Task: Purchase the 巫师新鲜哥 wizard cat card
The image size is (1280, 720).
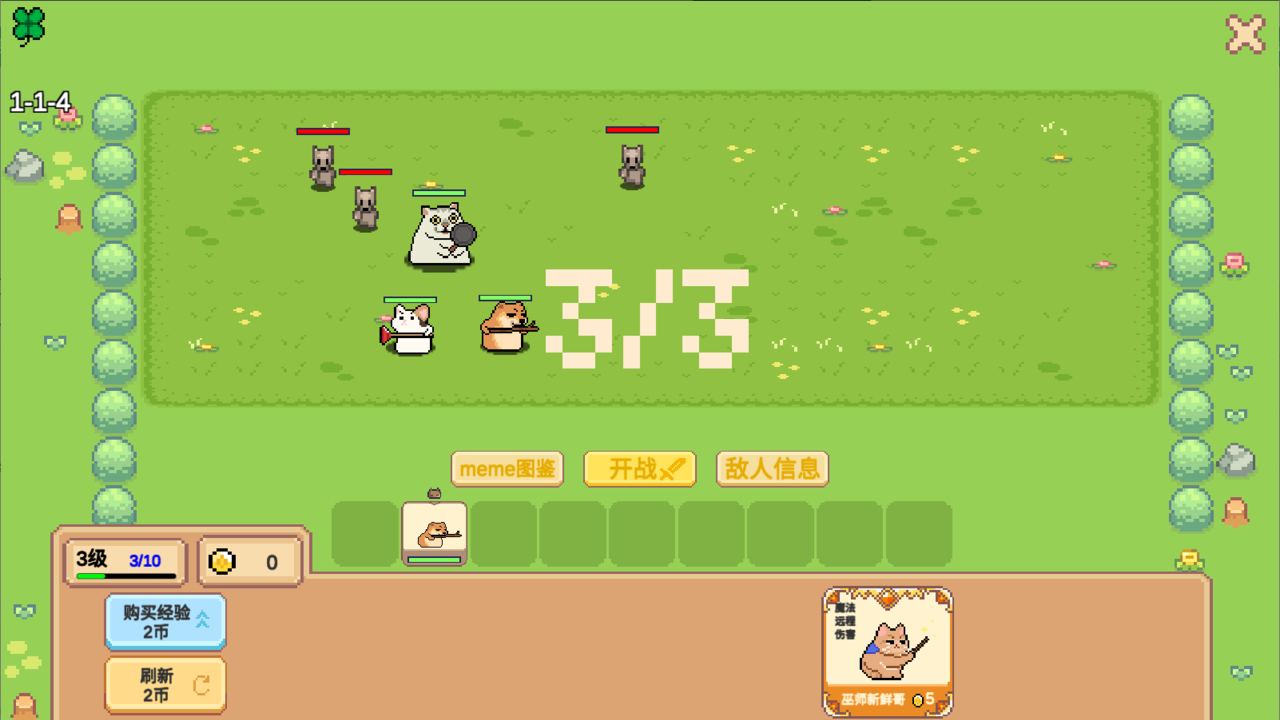Action: [887, 650]
